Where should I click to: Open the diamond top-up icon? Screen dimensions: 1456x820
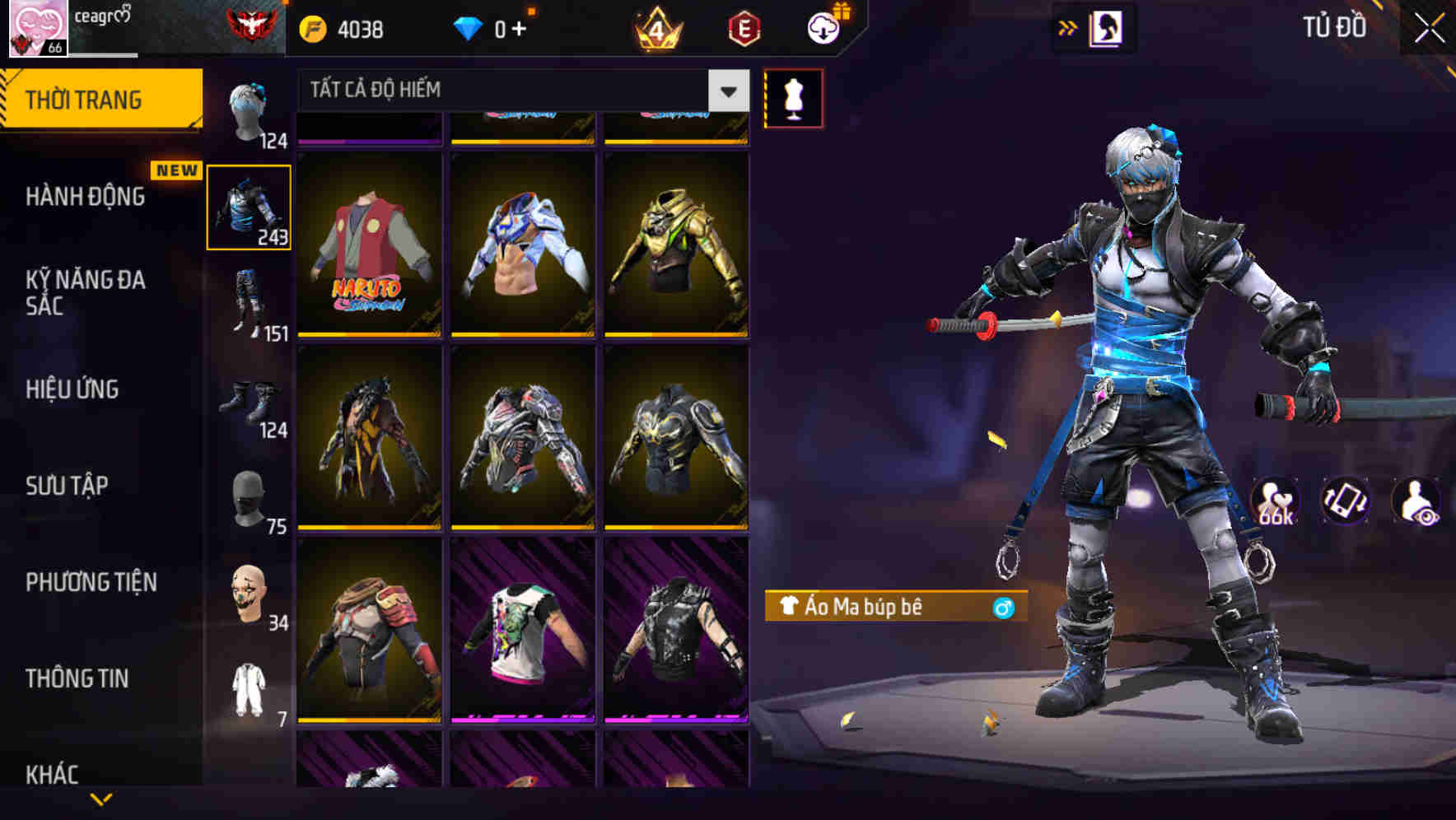tap(469, 27)
